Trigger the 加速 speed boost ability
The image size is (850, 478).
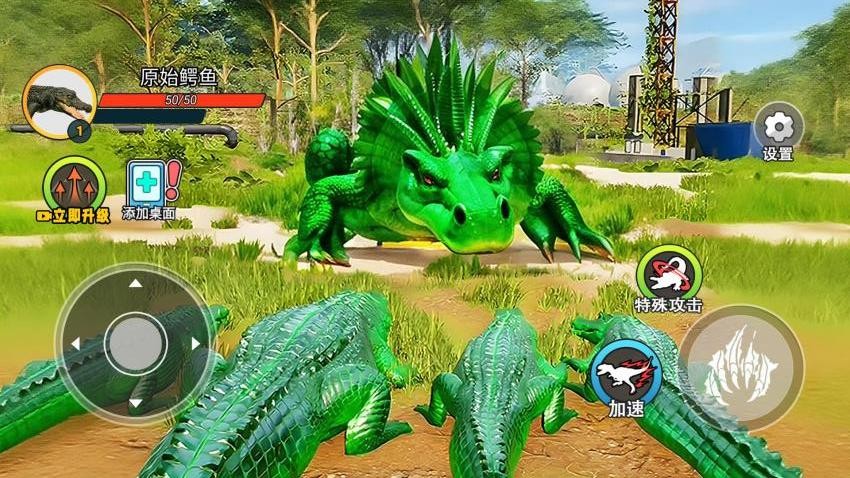pos(625,372)
